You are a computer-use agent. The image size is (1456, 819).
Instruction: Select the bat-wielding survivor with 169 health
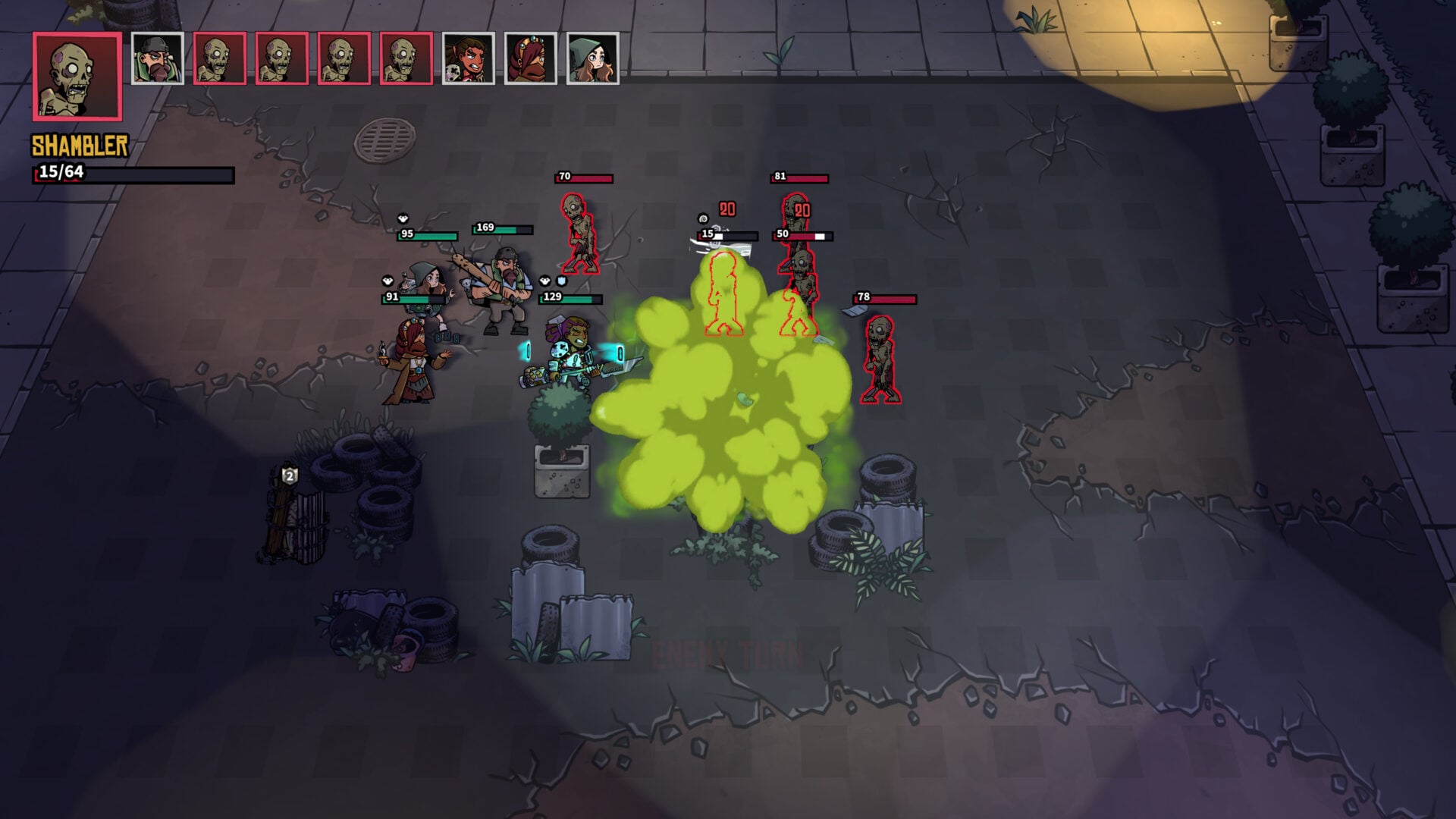[x=504, y=281]
